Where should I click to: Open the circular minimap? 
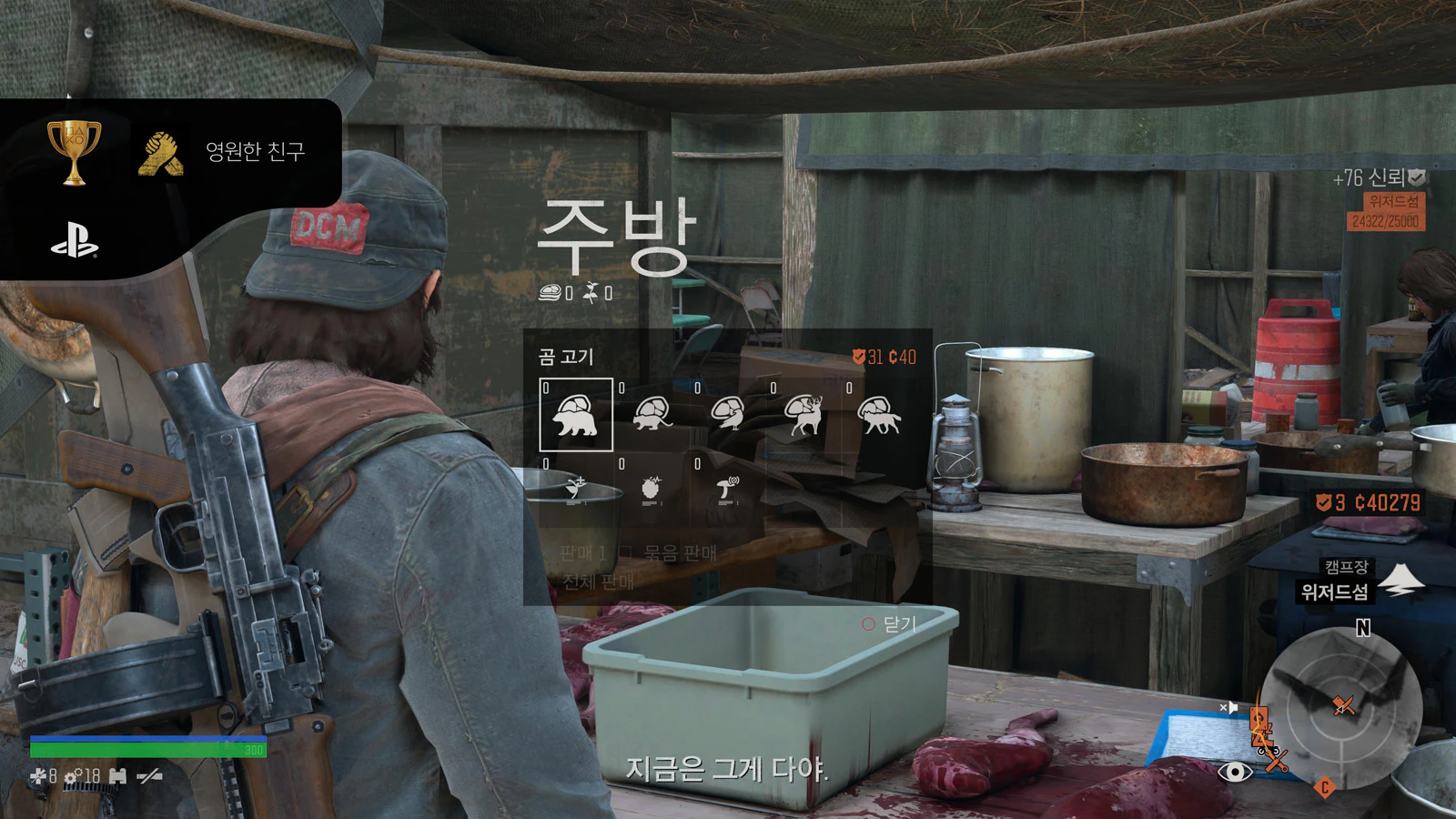tap(1344, 707)
